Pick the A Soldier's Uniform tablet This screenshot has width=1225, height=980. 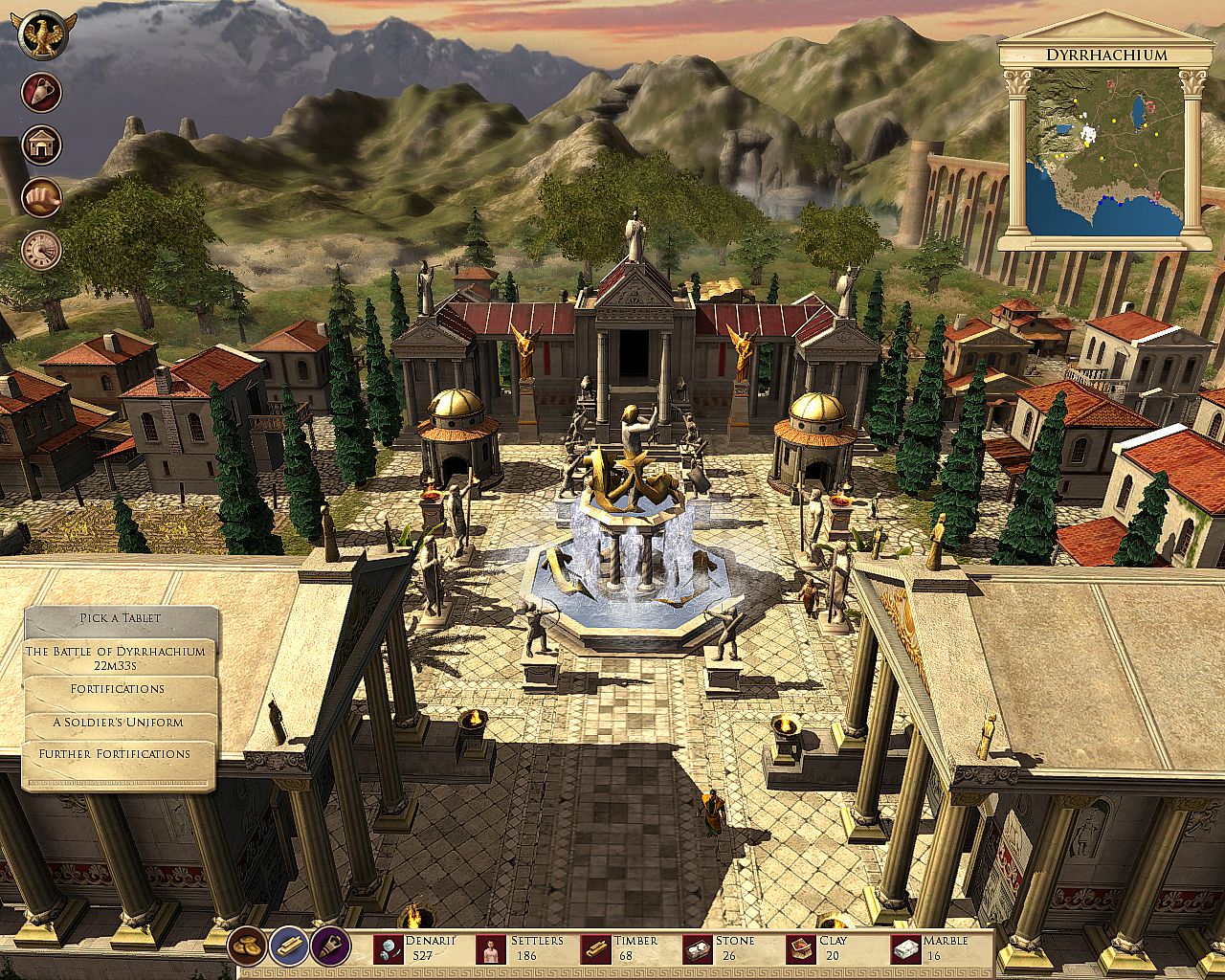point(118,722)
